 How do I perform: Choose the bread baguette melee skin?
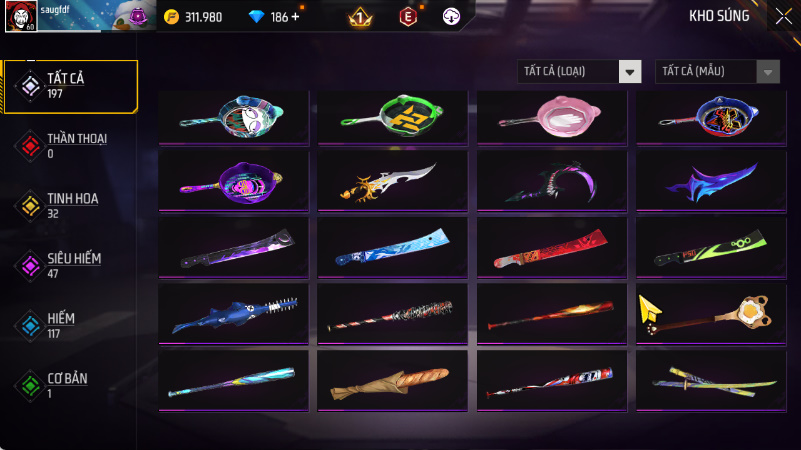(x=392, y=381)
